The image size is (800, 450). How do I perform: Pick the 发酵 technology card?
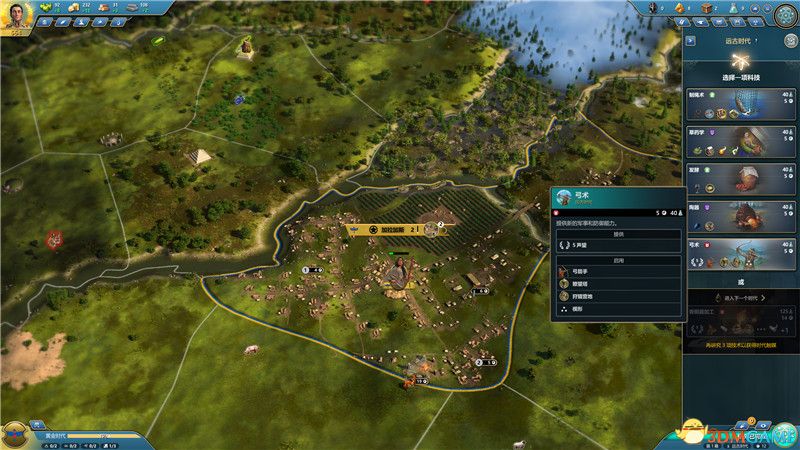(x=739, y=178)
